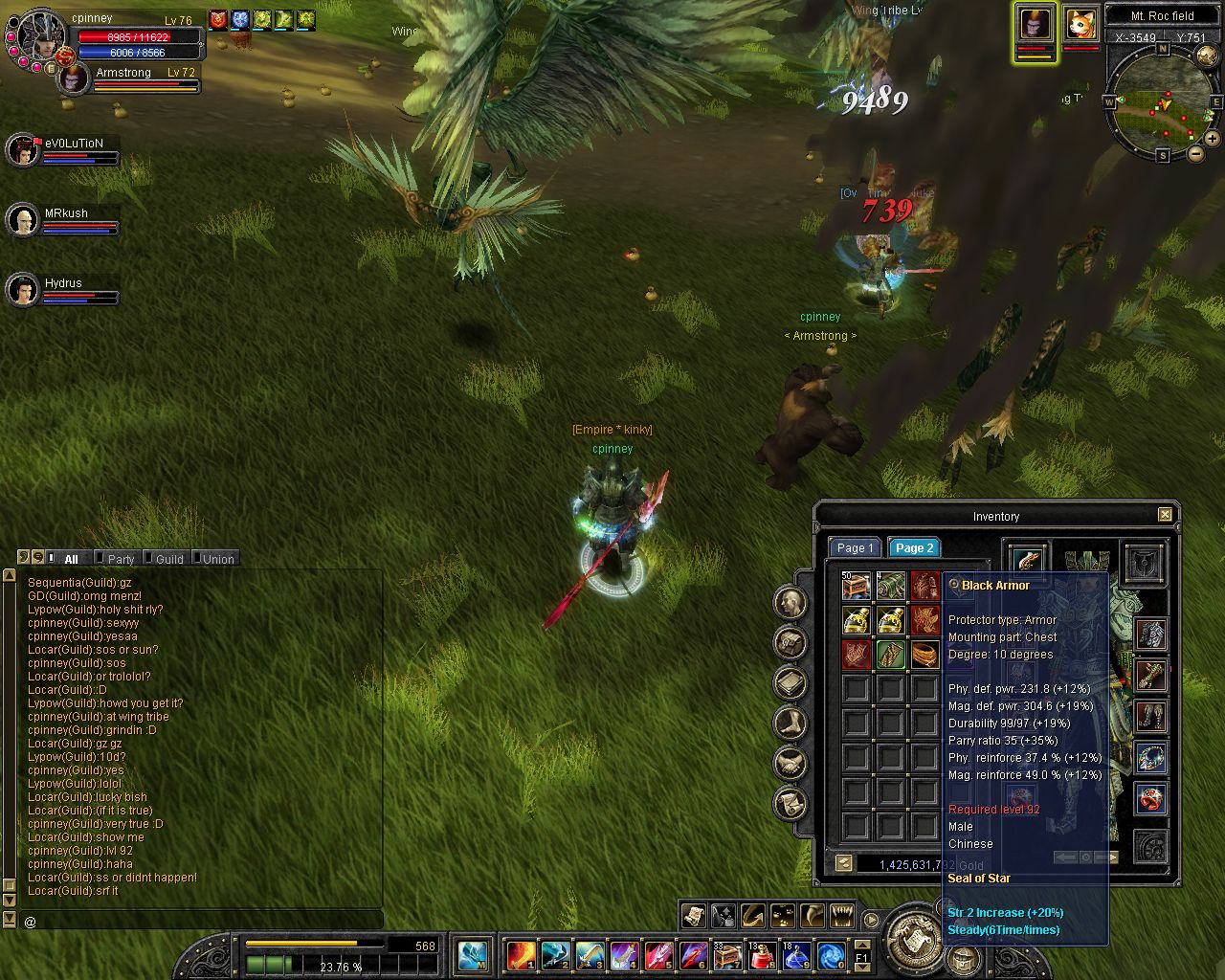Image resolution: width=1225 pixels, height=980 pixels.
Task: Select party member eV0LuTioN
Action: [23, 150]
